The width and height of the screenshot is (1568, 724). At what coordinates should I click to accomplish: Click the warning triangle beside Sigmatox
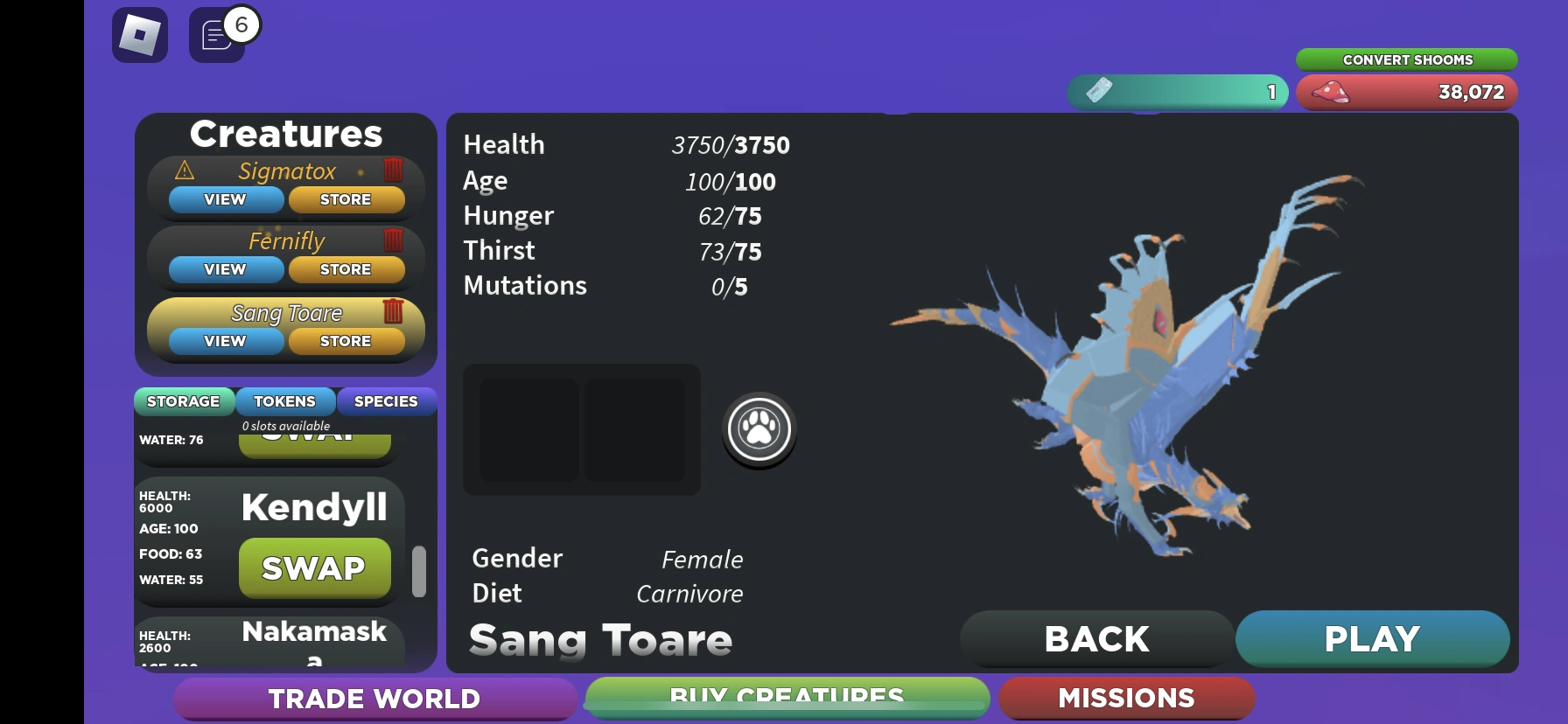tap(183, 171)
